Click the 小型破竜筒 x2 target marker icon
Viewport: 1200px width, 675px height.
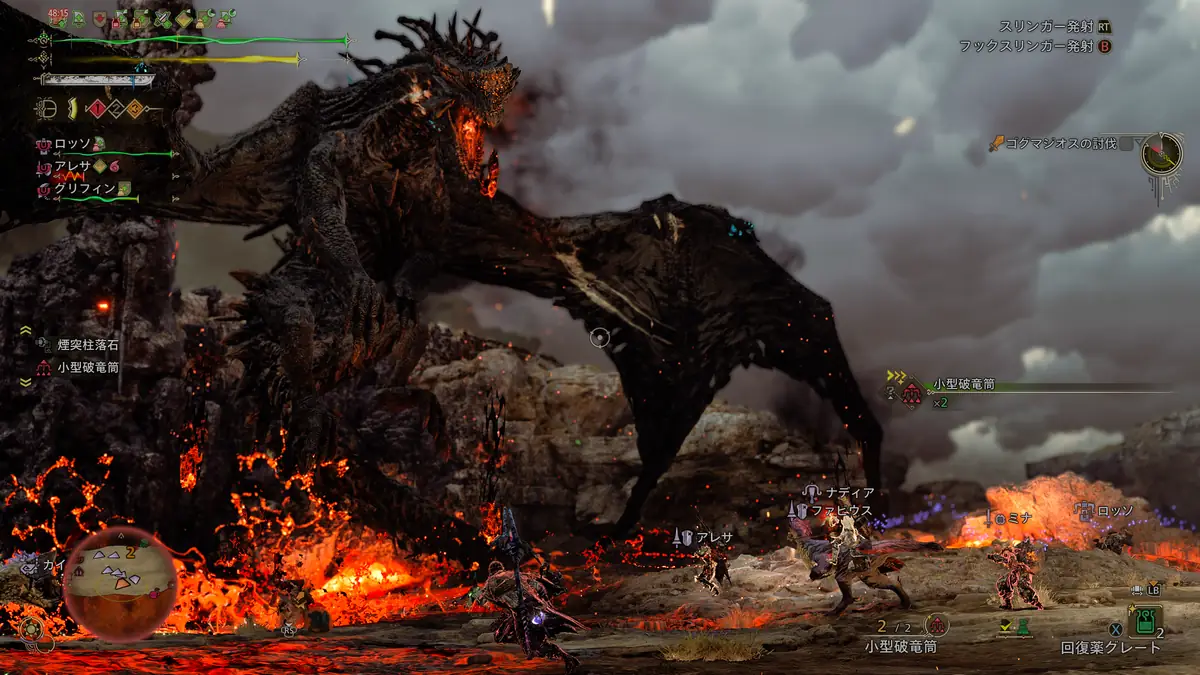point(911,395)
